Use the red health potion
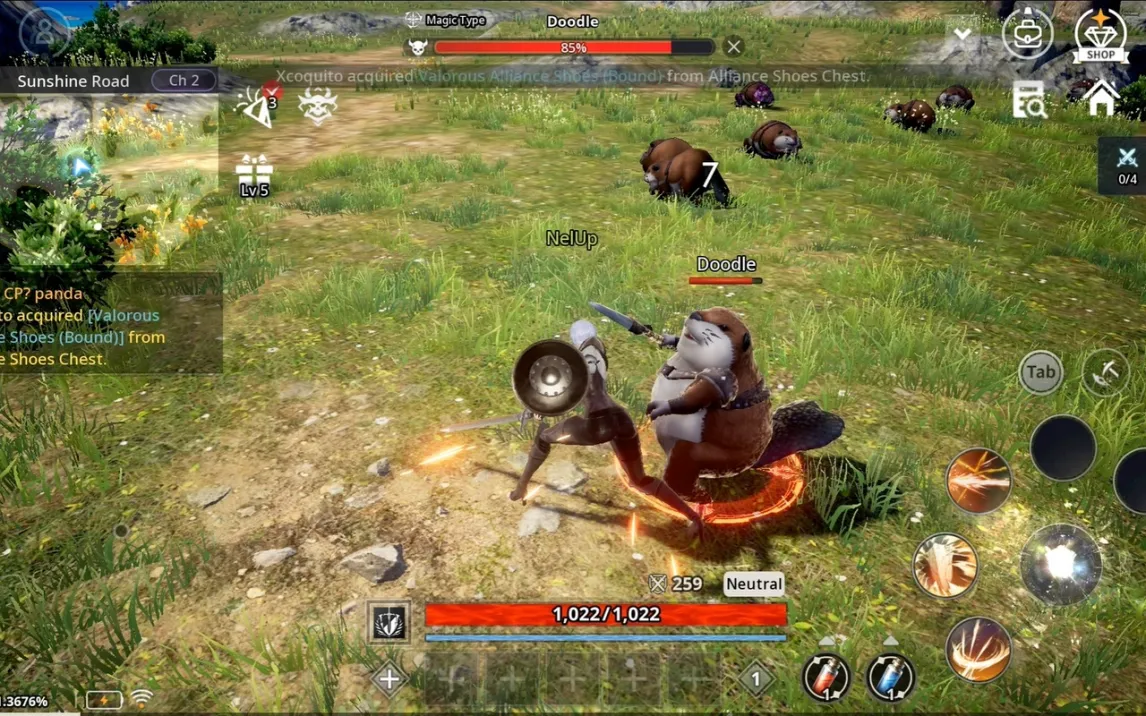The height and width of the screenshot is (716, 1146). [826, 676]
